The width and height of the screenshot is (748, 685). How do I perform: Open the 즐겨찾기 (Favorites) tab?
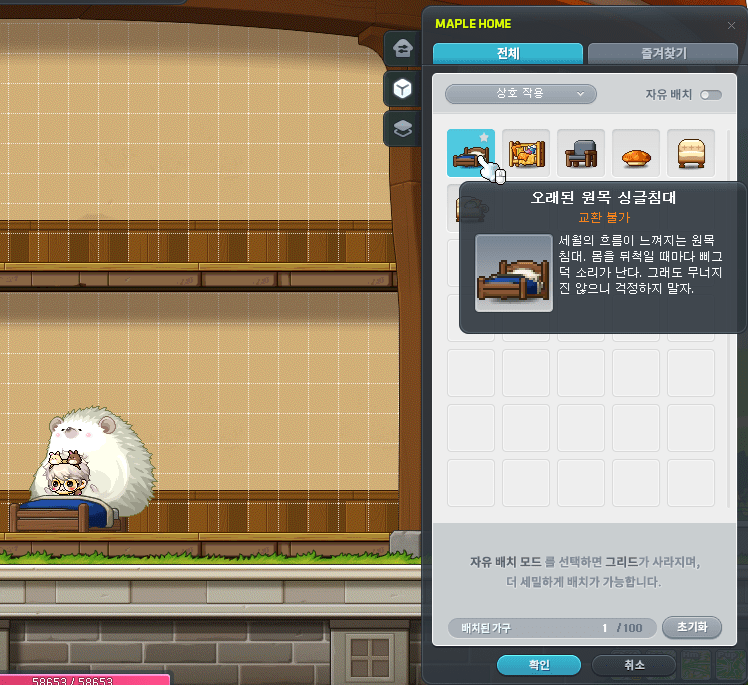[x=663, y=54]
